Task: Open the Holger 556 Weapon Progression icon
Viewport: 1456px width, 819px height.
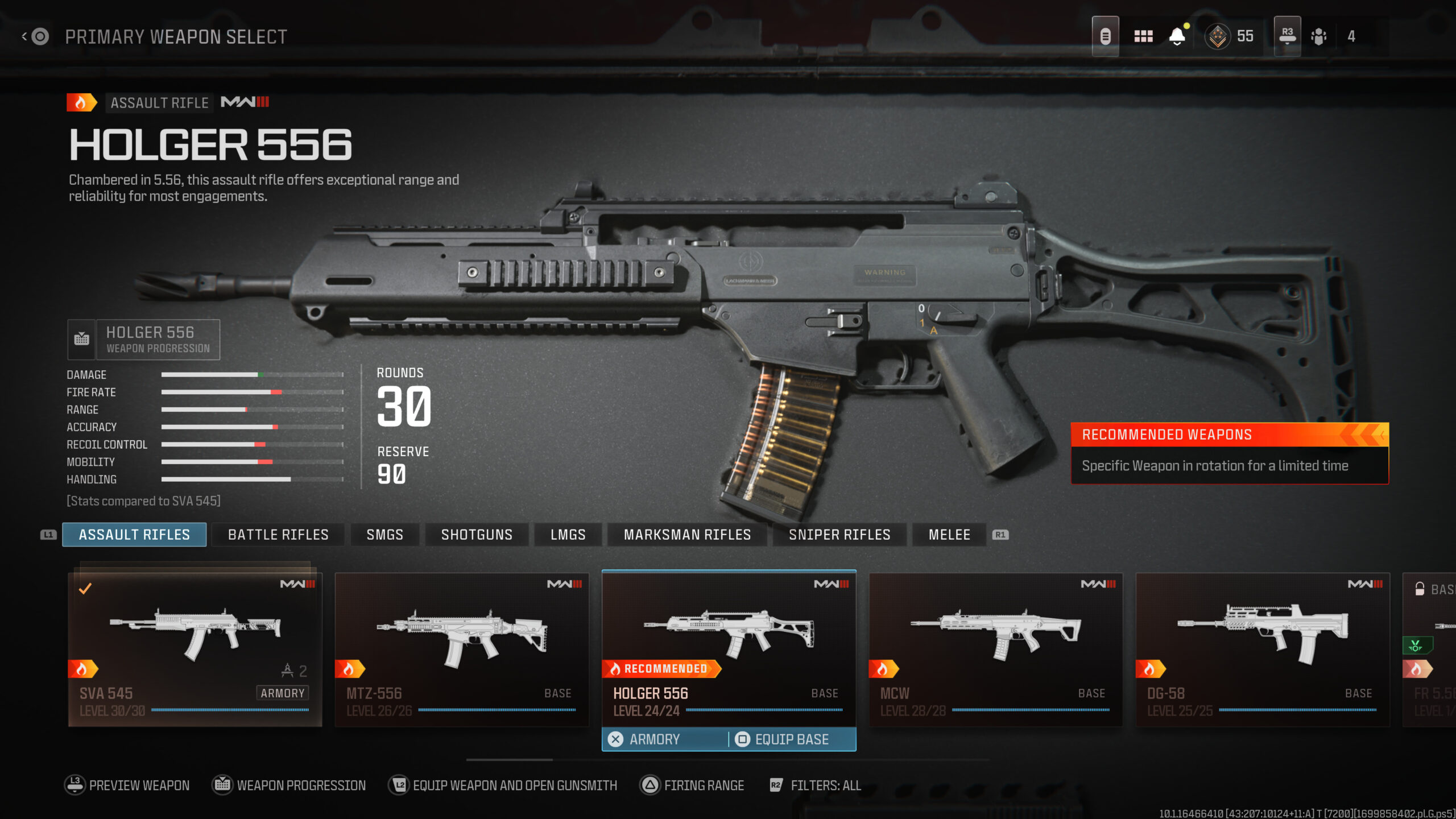Action: pos(81,339)
